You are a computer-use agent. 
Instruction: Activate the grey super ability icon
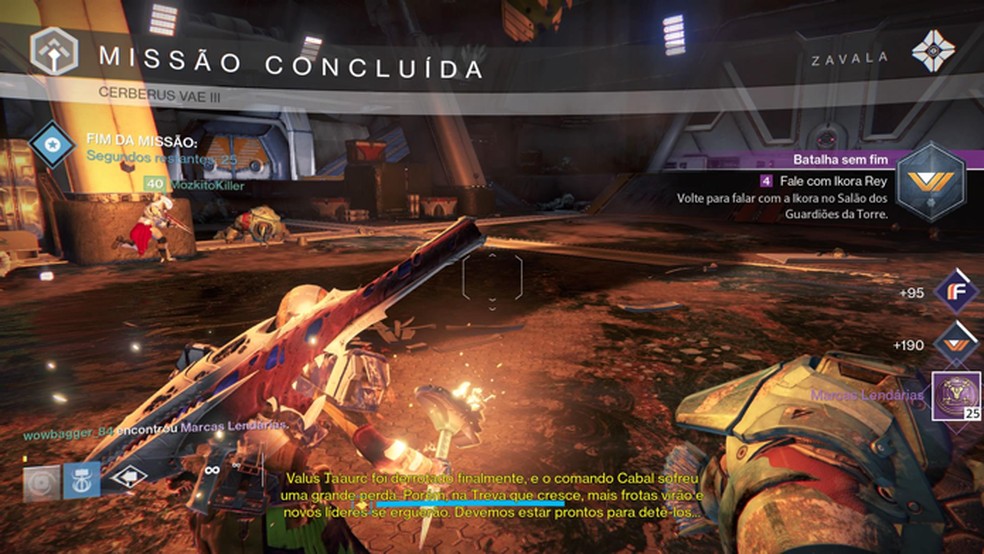tap(41, 481)
